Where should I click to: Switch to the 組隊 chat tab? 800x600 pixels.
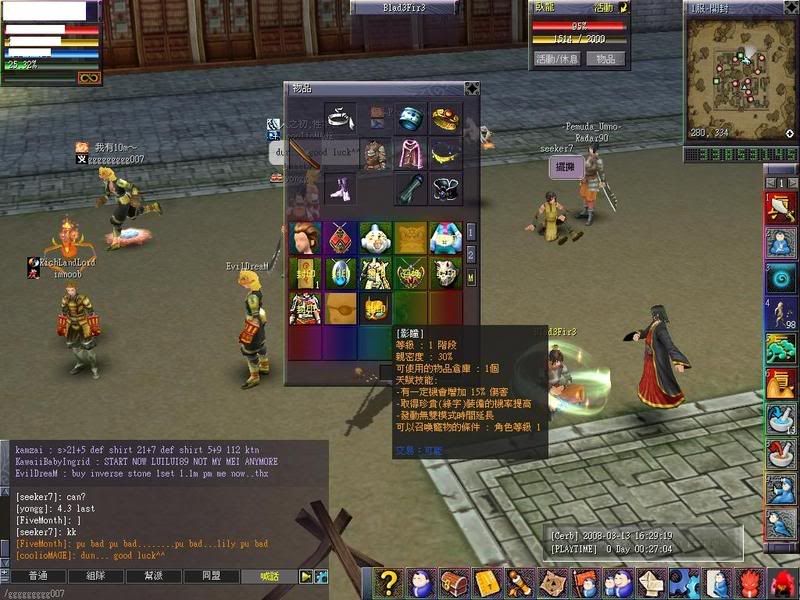(x=96, y=576)
